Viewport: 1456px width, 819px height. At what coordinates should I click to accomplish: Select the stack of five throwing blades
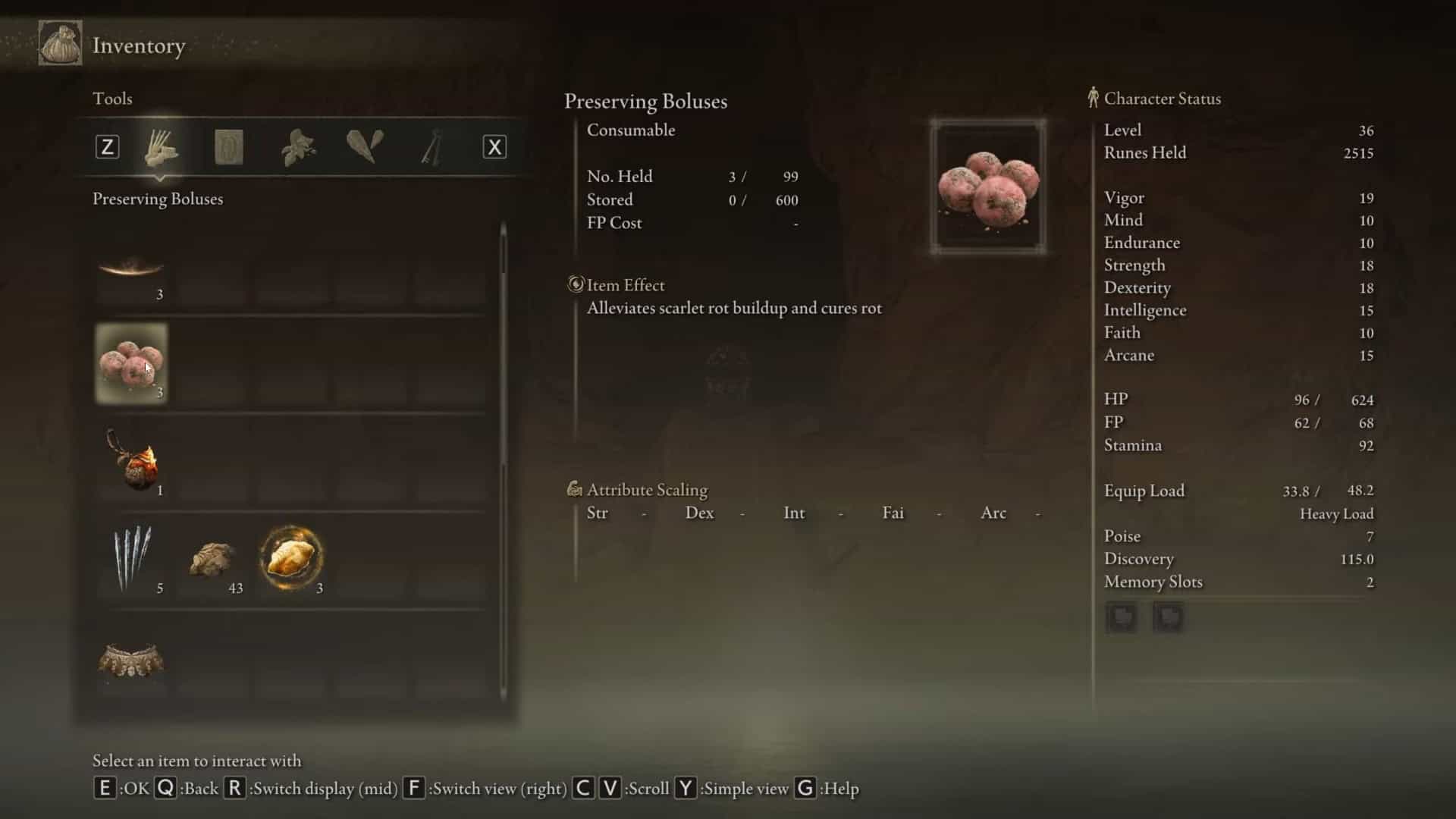pyautogui.click(x=133, y=559)
